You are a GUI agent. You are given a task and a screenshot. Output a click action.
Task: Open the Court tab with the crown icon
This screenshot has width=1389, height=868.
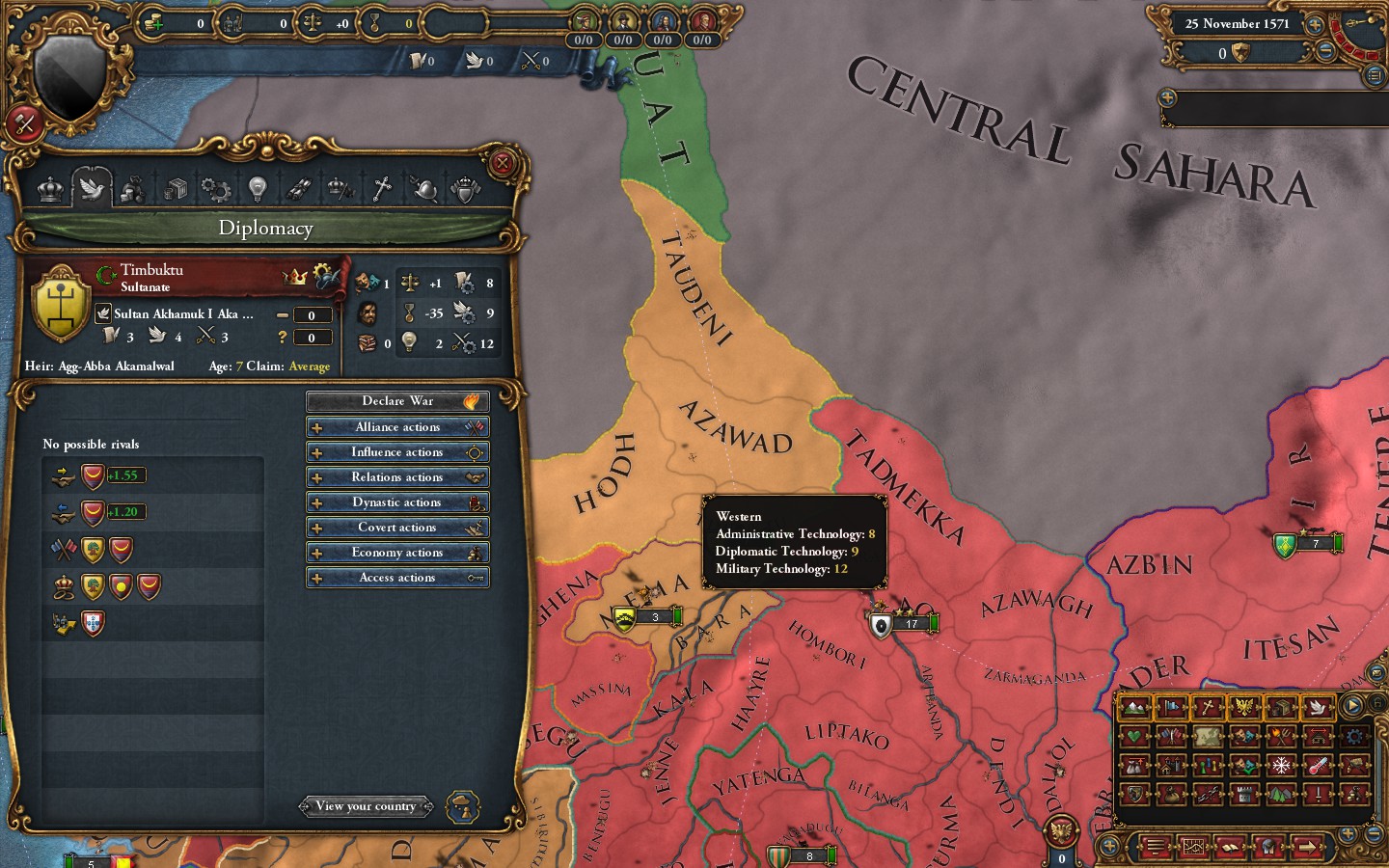(50, 188)
